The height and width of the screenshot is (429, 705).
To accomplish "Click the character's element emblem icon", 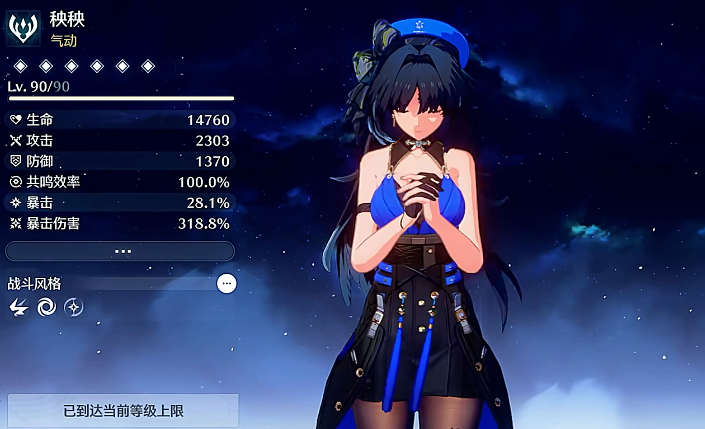I will [24, 28].
